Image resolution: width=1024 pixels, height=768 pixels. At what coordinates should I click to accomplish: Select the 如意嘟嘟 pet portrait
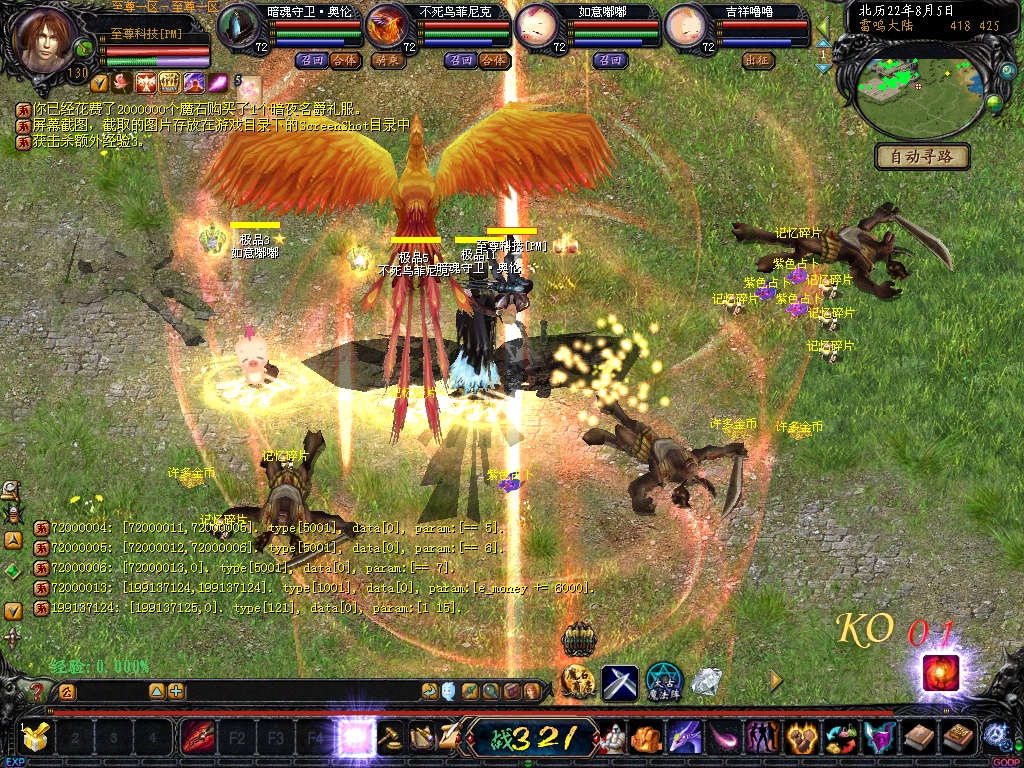[538, 27]
